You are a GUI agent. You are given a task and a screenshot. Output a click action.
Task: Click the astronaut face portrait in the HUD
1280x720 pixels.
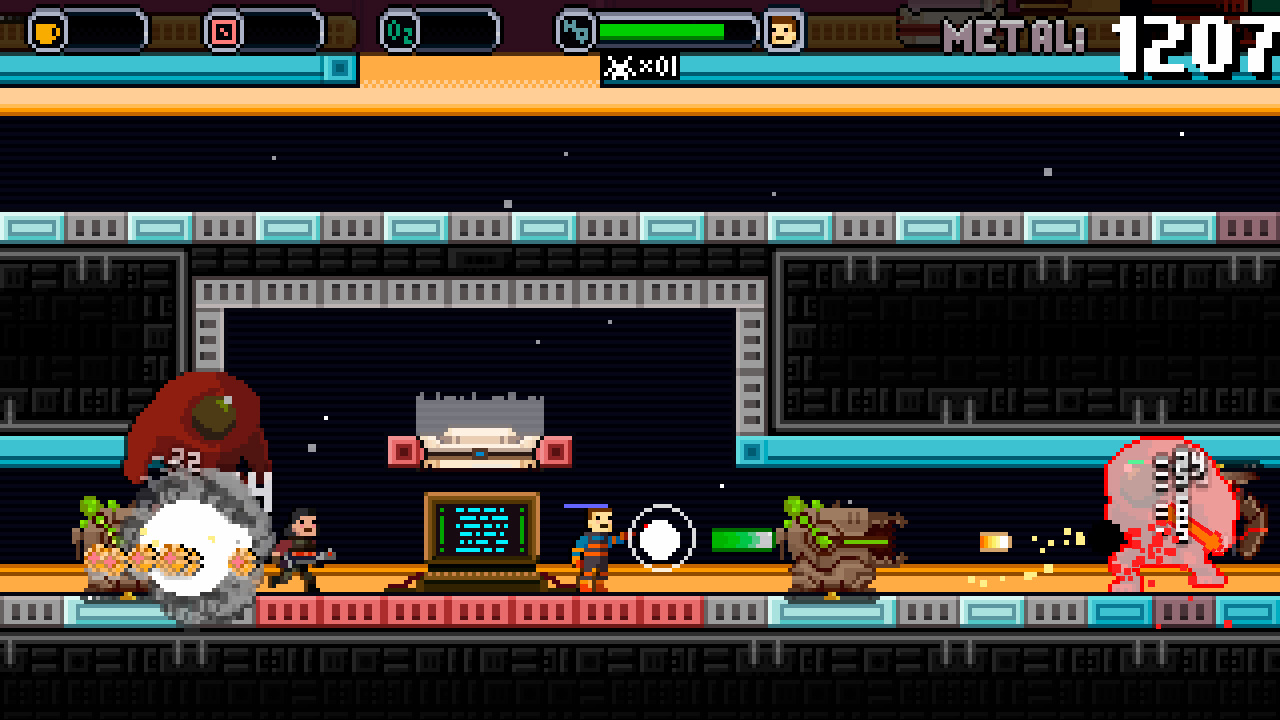click(781, 29)
